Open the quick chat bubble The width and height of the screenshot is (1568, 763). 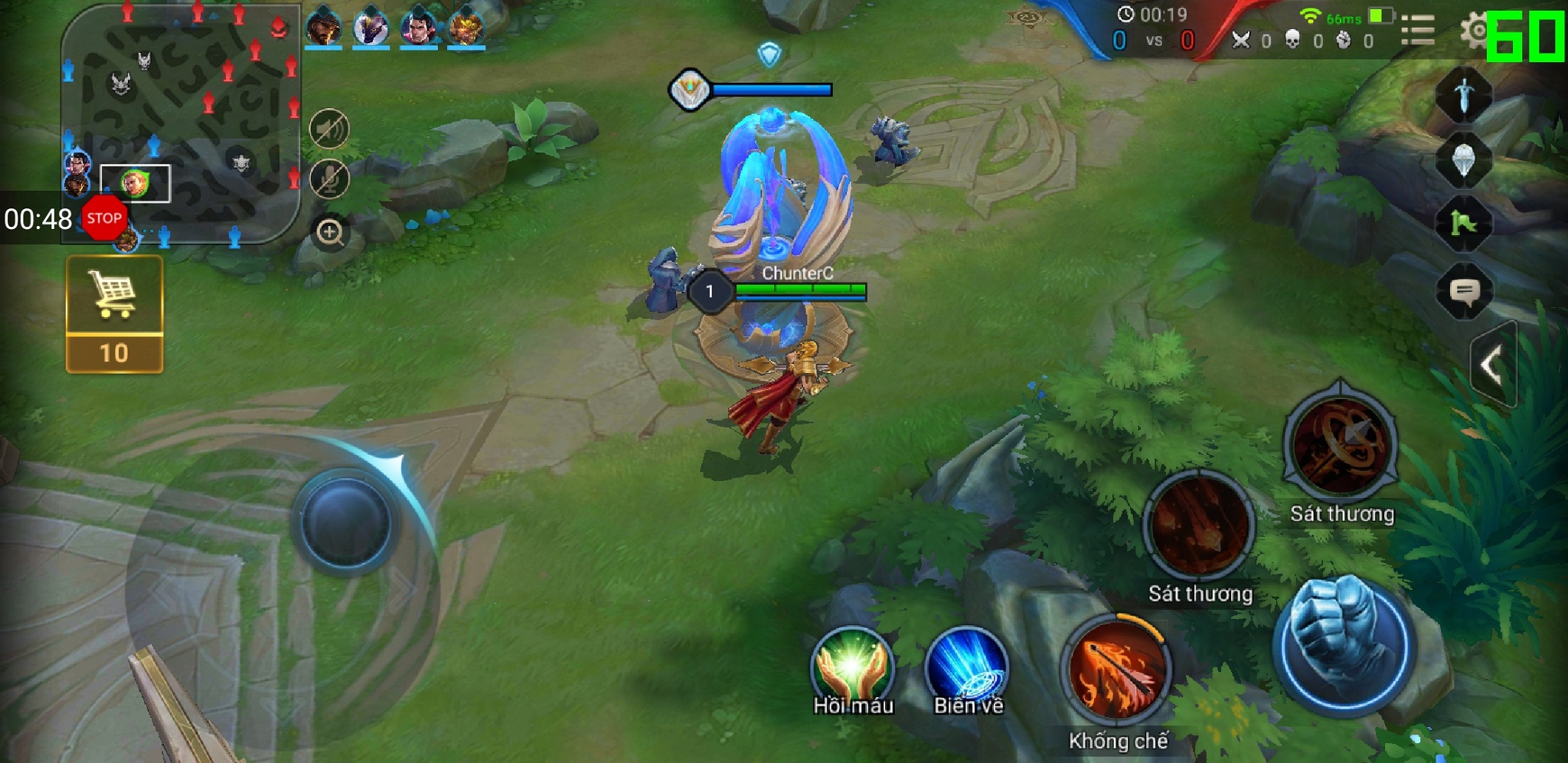click(x=1464, y=291)
